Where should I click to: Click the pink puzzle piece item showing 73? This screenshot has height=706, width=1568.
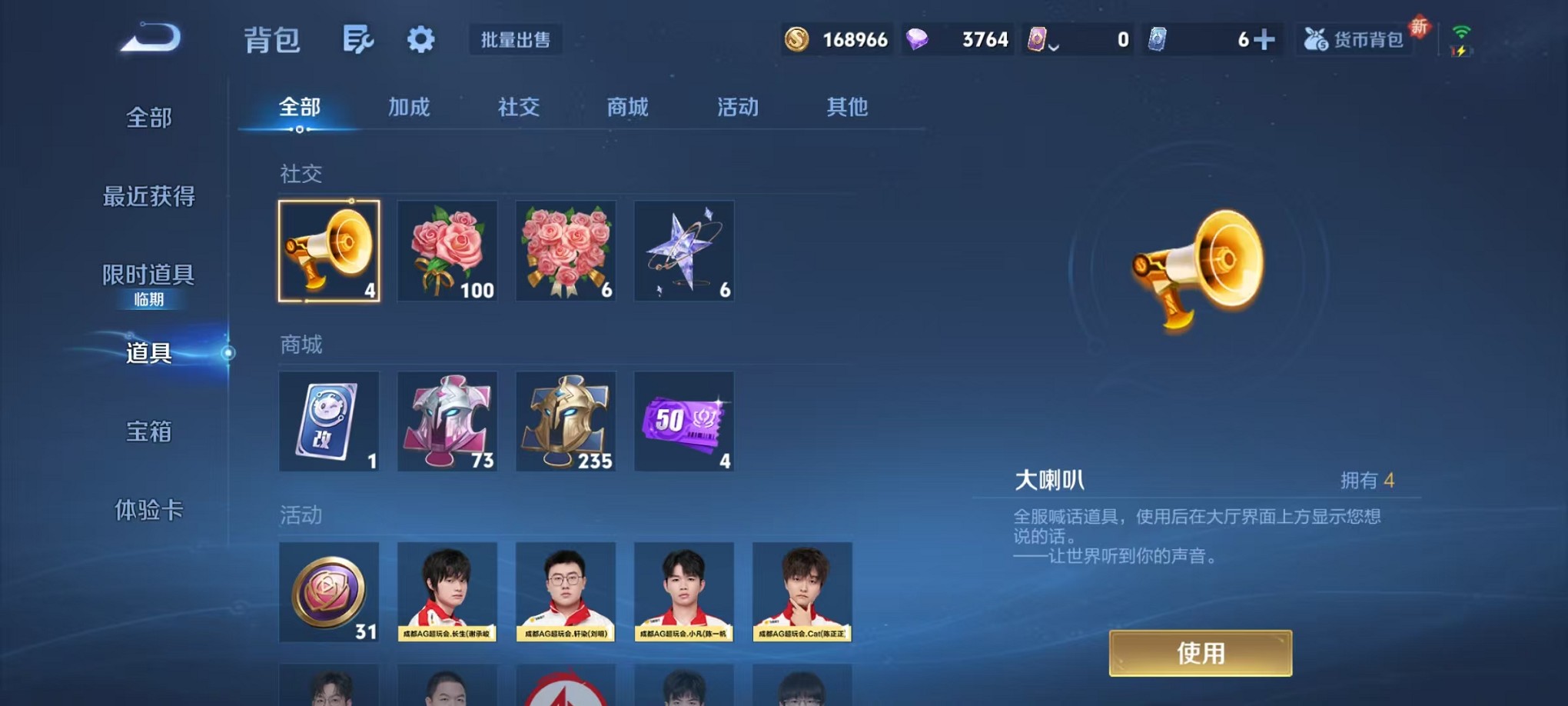tap(447, 421)
